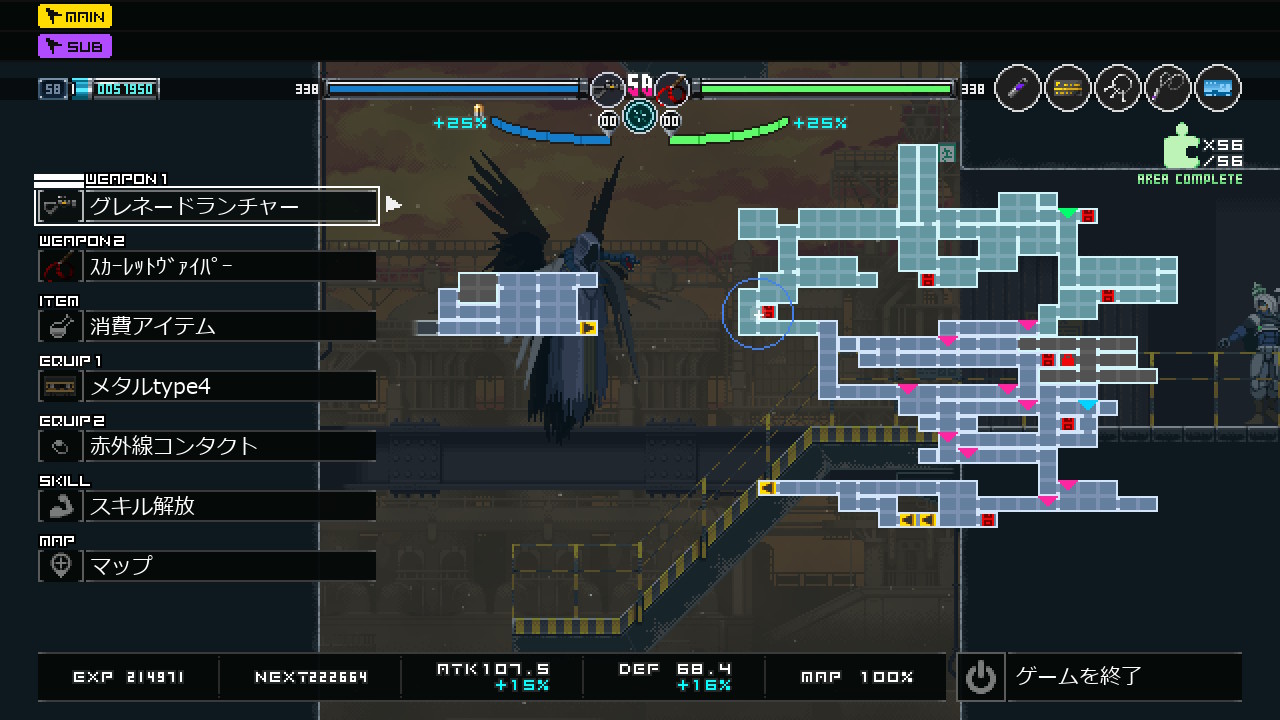Select the メタルtype4 equipment entry
The width and height of the screenshot is (1280, 720).
(207, 386)
